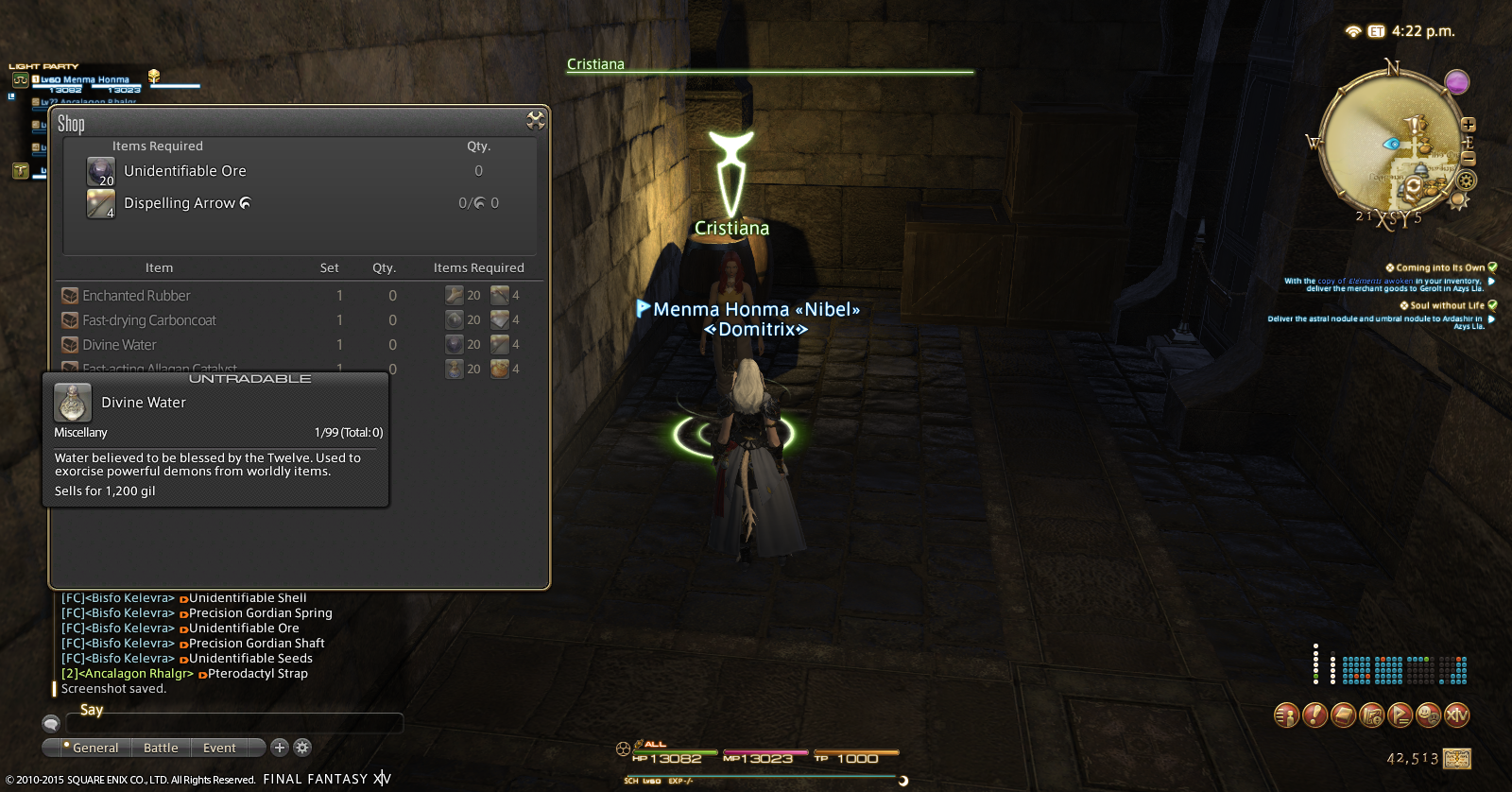1512x792 pixels.
Task: Click the minimap zoom-in plus control
Action: [x=1468, y=125]
